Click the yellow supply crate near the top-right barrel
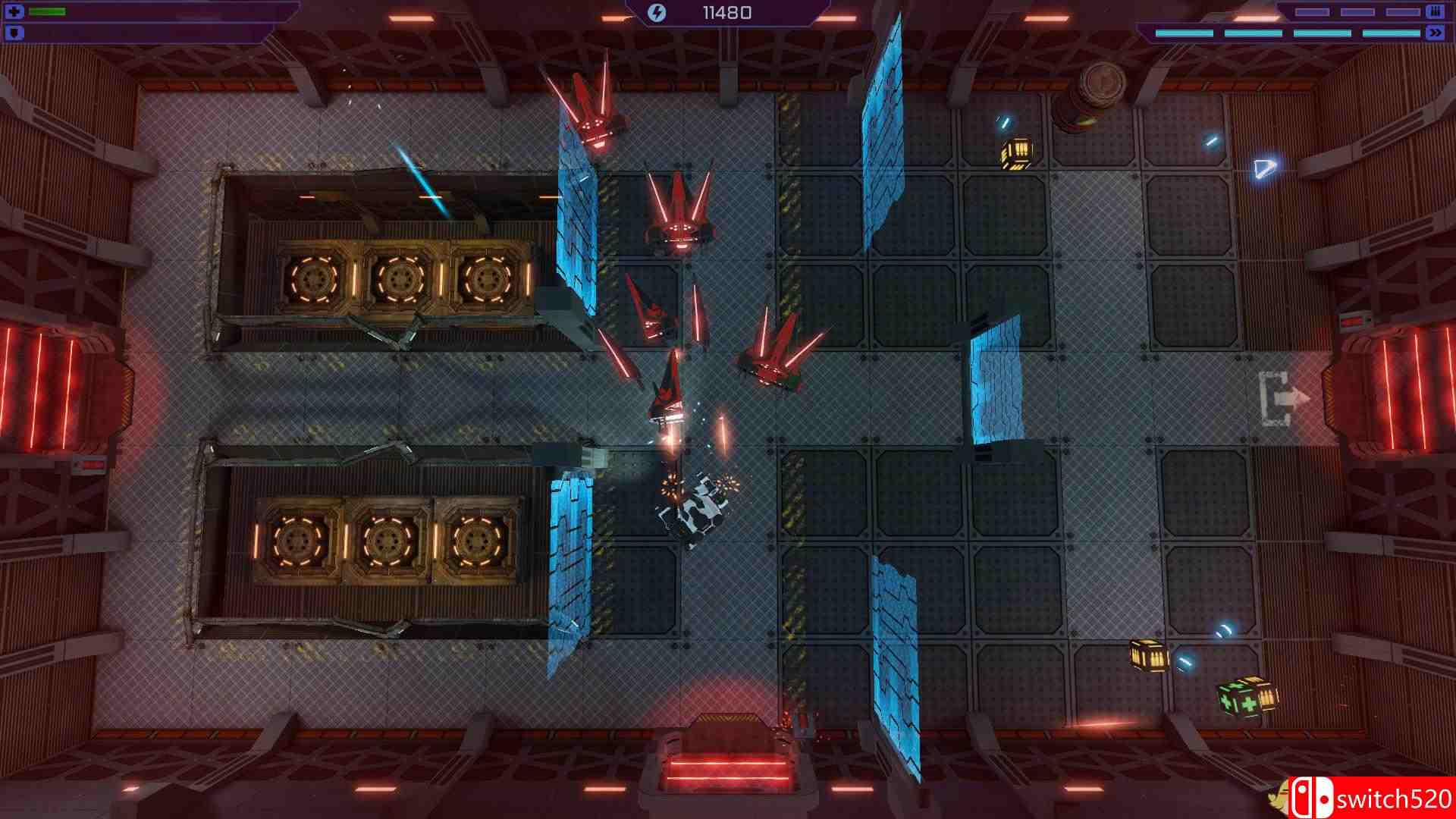This screenshot has width=1456, height=819. [1015, 151]
